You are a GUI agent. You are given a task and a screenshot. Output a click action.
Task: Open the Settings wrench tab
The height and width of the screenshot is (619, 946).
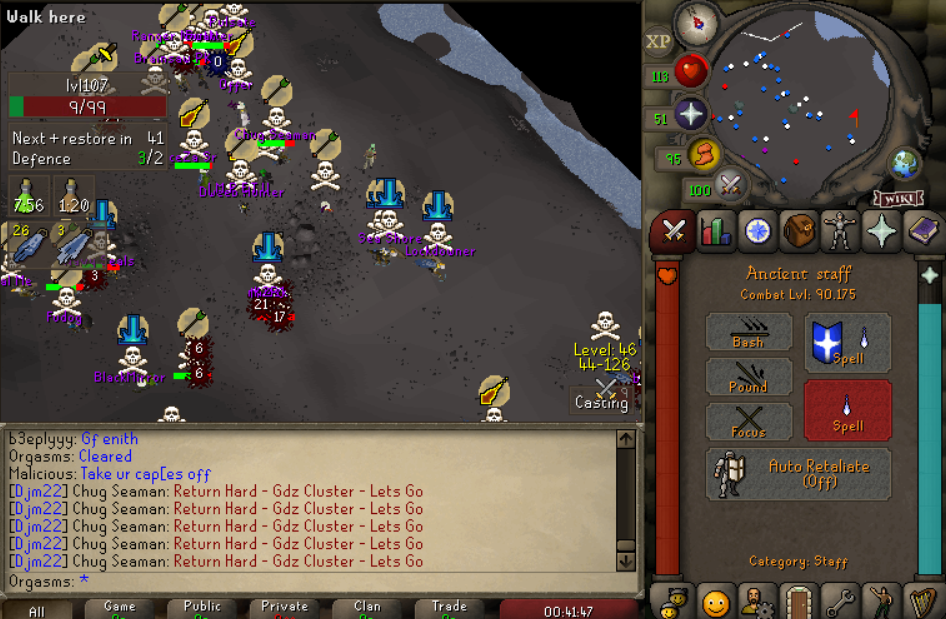pyautogui.click(x=841, y=603)
